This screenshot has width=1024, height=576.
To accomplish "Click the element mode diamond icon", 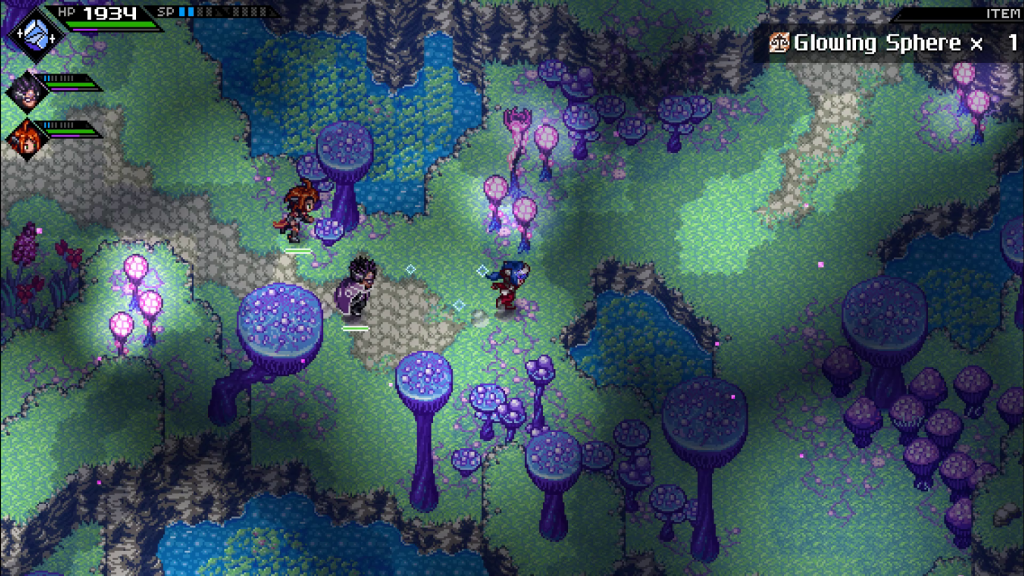I will point(37,32).
